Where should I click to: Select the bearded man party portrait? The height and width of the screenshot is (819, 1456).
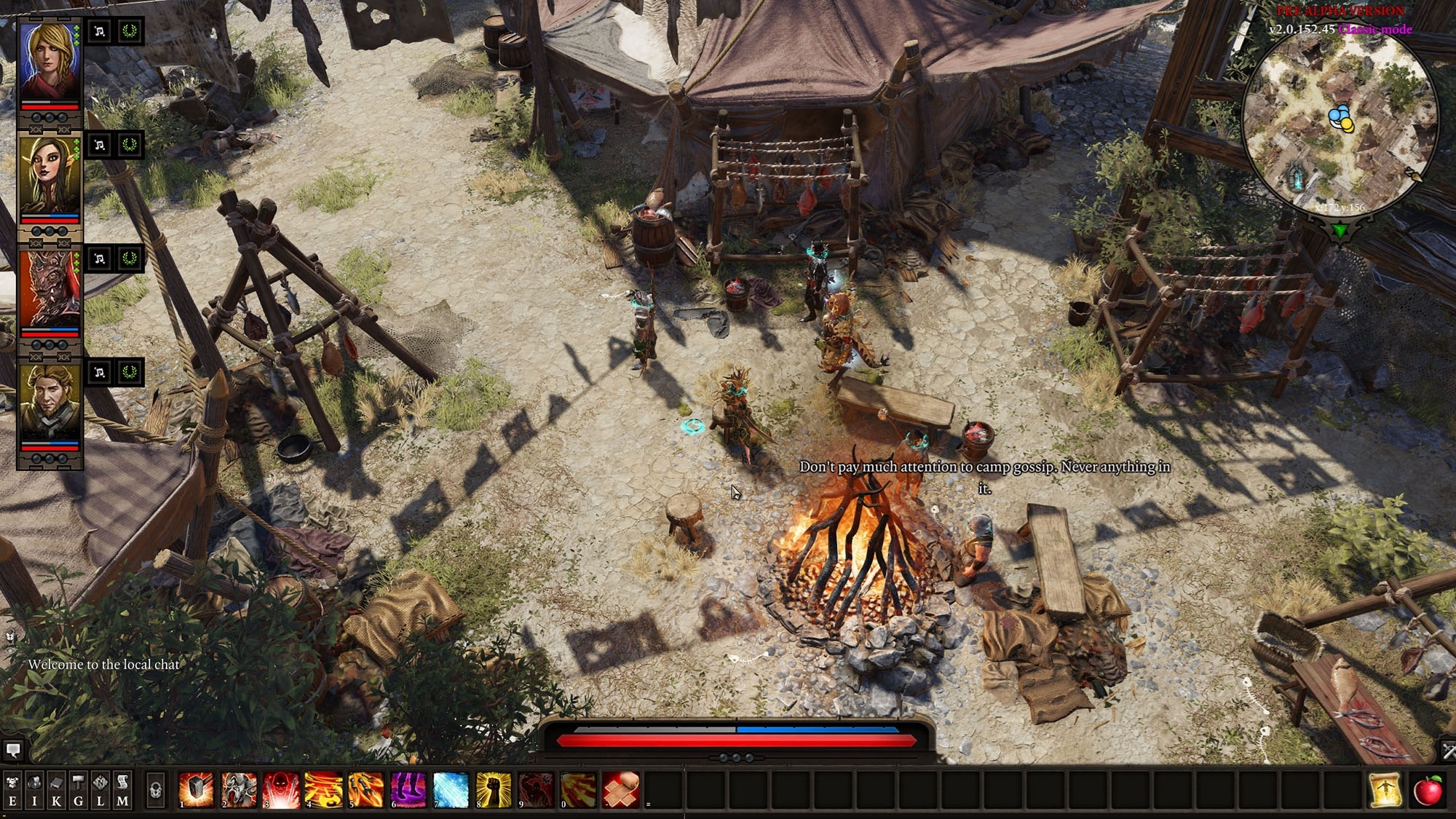[50, 403]
